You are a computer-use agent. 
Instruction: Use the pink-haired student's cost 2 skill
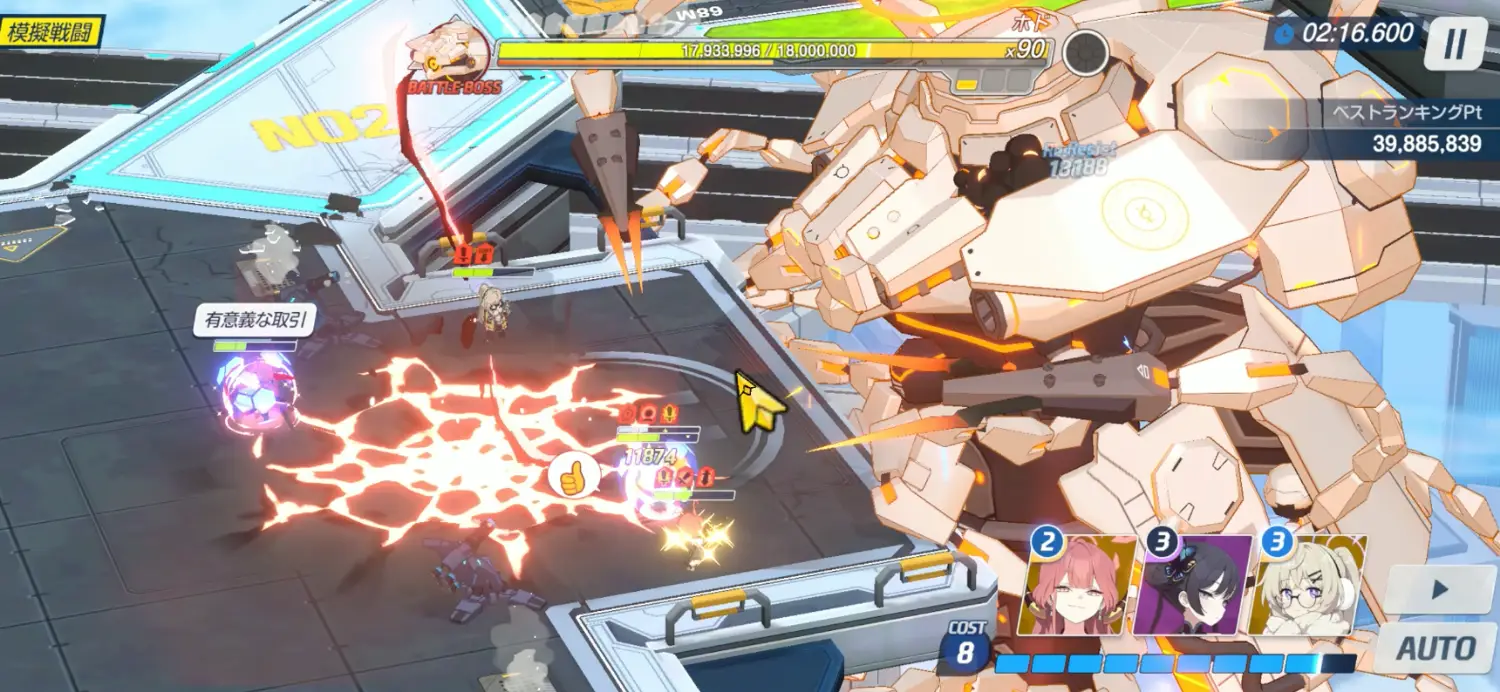(x=1077, y=586)
